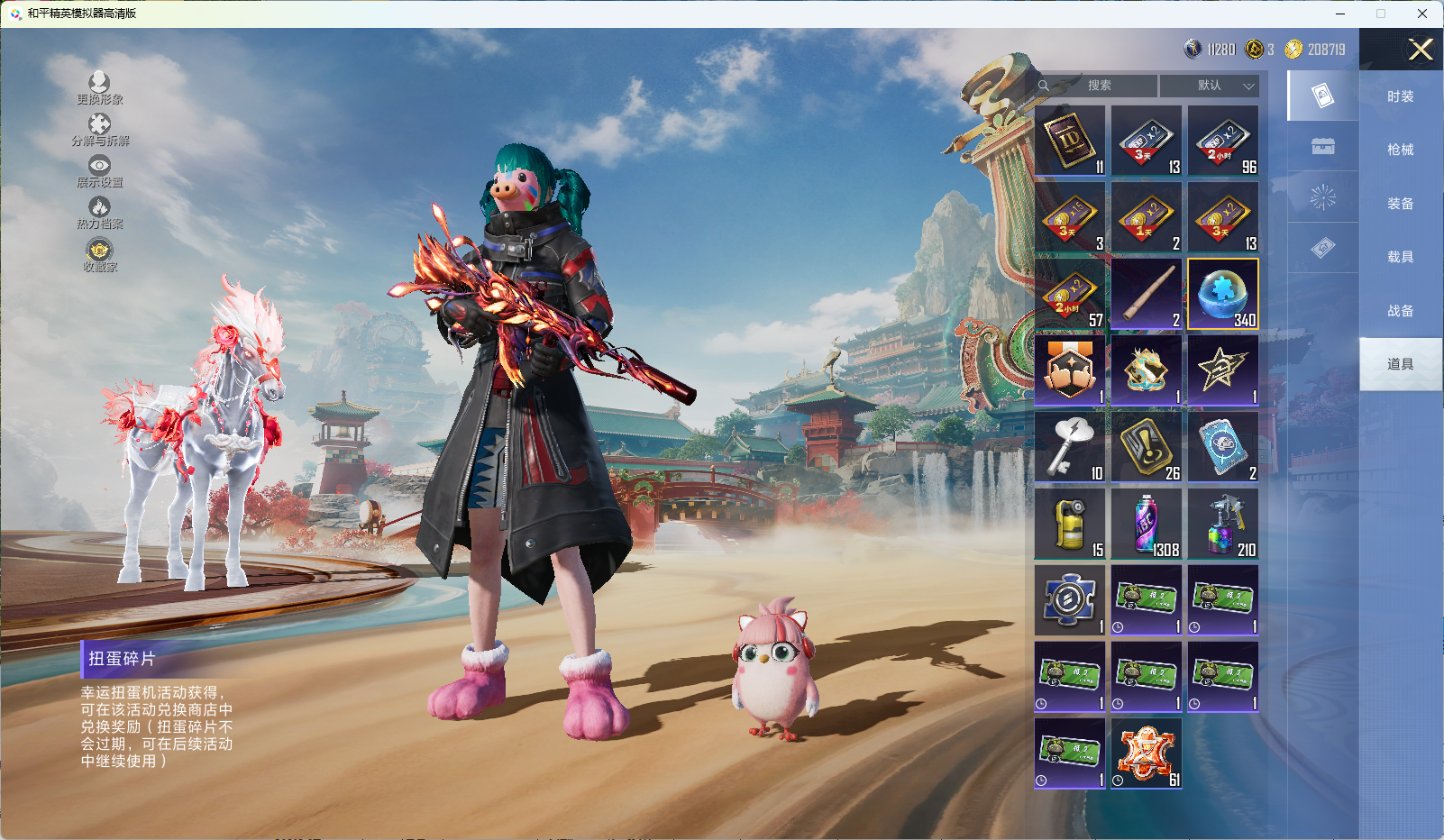
Task: Select the yellow gas canister item slot
Action: click(1070, 524)
